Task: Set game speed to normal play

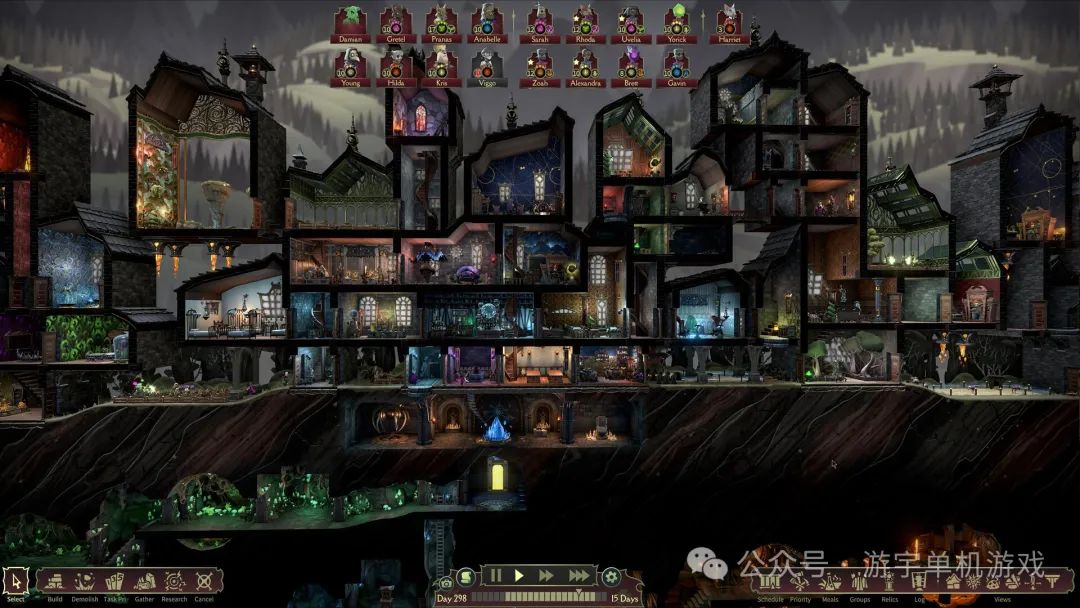Action: click(x=519, y=575)
